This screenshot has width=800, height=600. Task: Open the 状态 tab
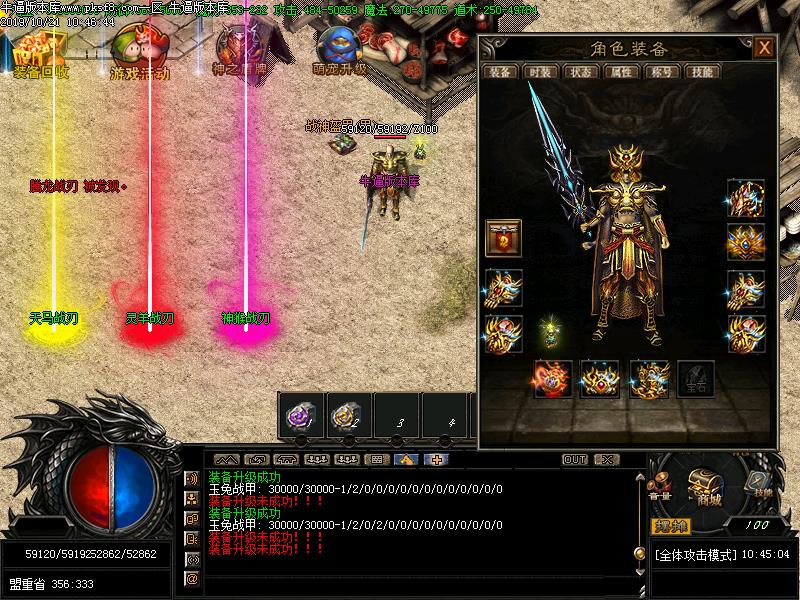click(x=579, y=72)
